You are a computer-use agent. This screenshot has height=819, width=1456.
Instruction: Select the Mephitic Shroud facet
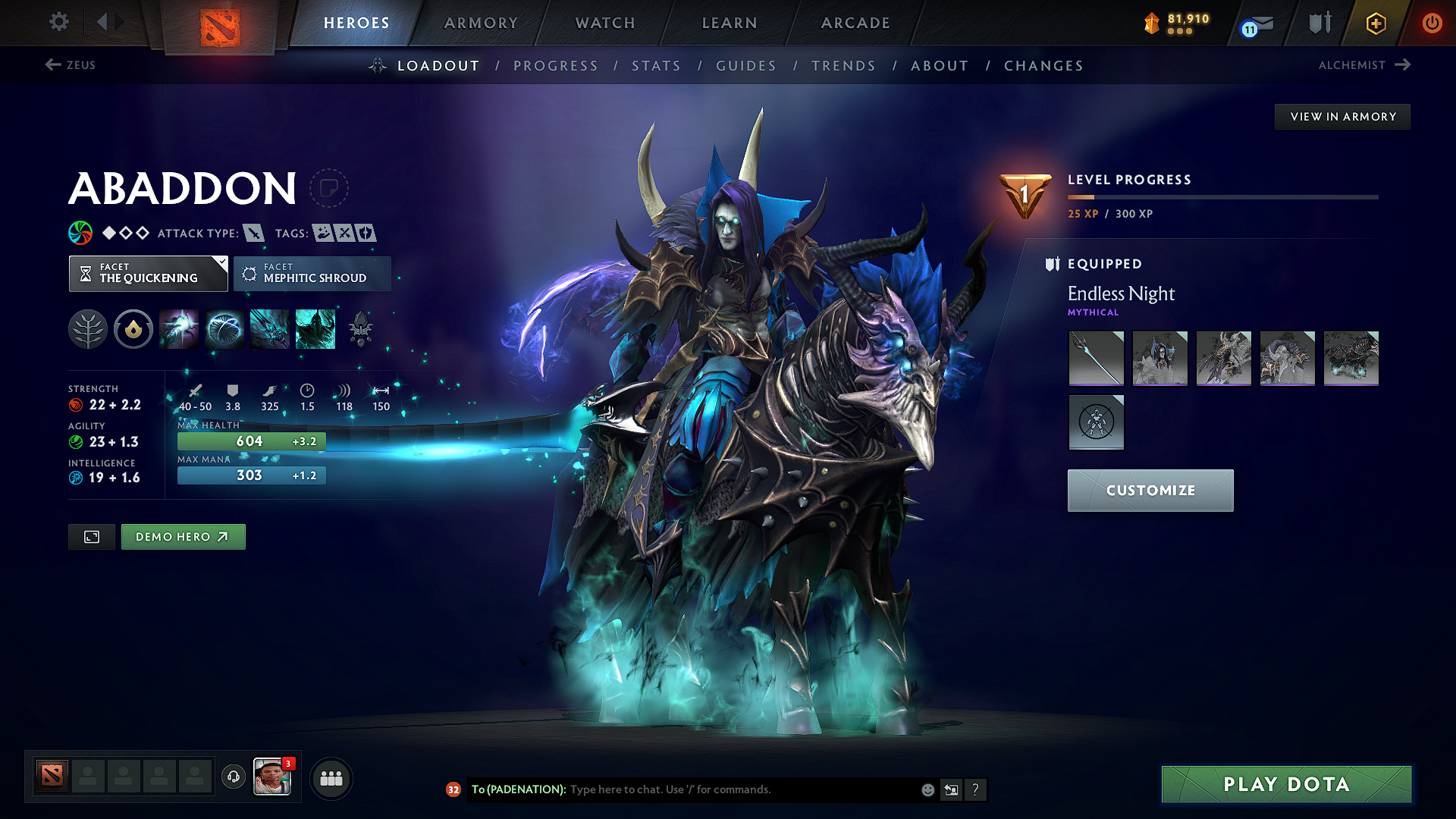(312, 273)
